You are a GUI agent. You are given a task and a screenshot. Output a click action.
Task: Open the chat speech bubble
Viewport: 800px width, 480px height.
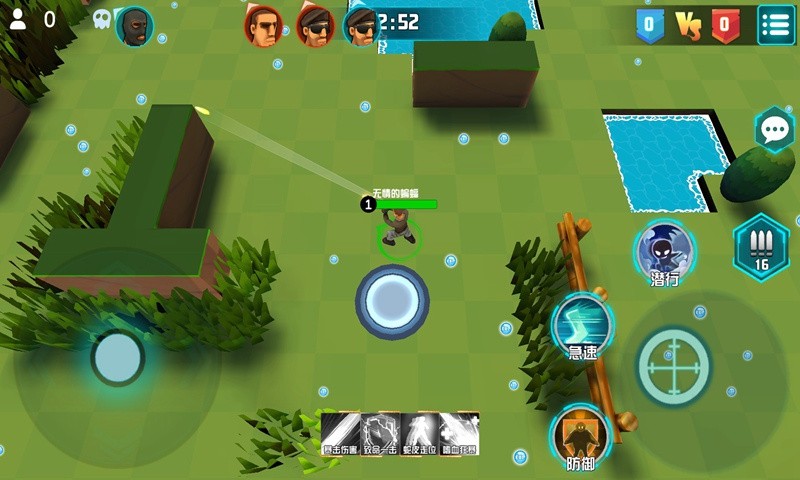pyautogui.click(x=774, y=130)
